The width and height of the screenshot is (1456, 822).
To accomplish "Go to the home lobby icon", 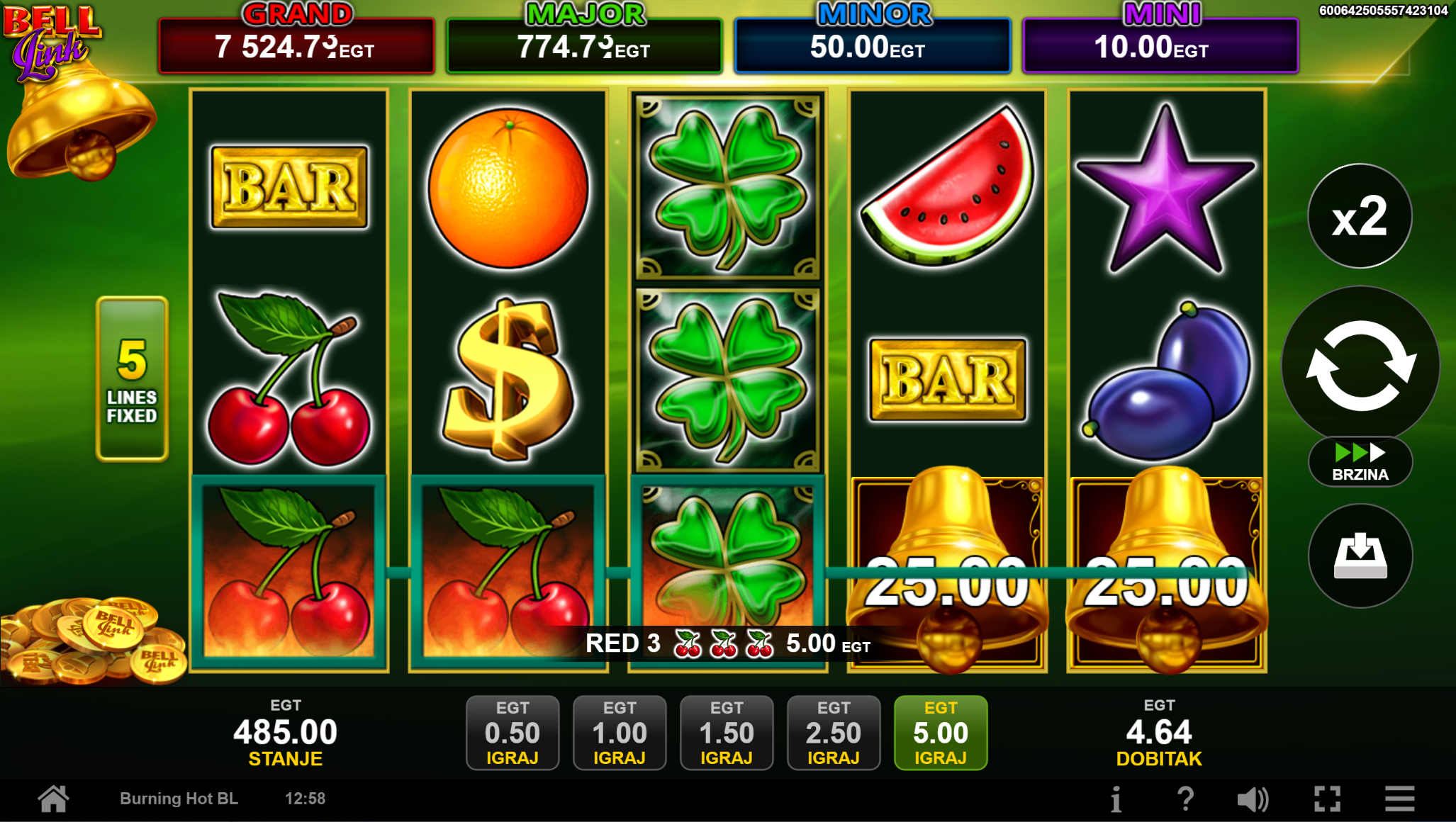I will point(54,799).
